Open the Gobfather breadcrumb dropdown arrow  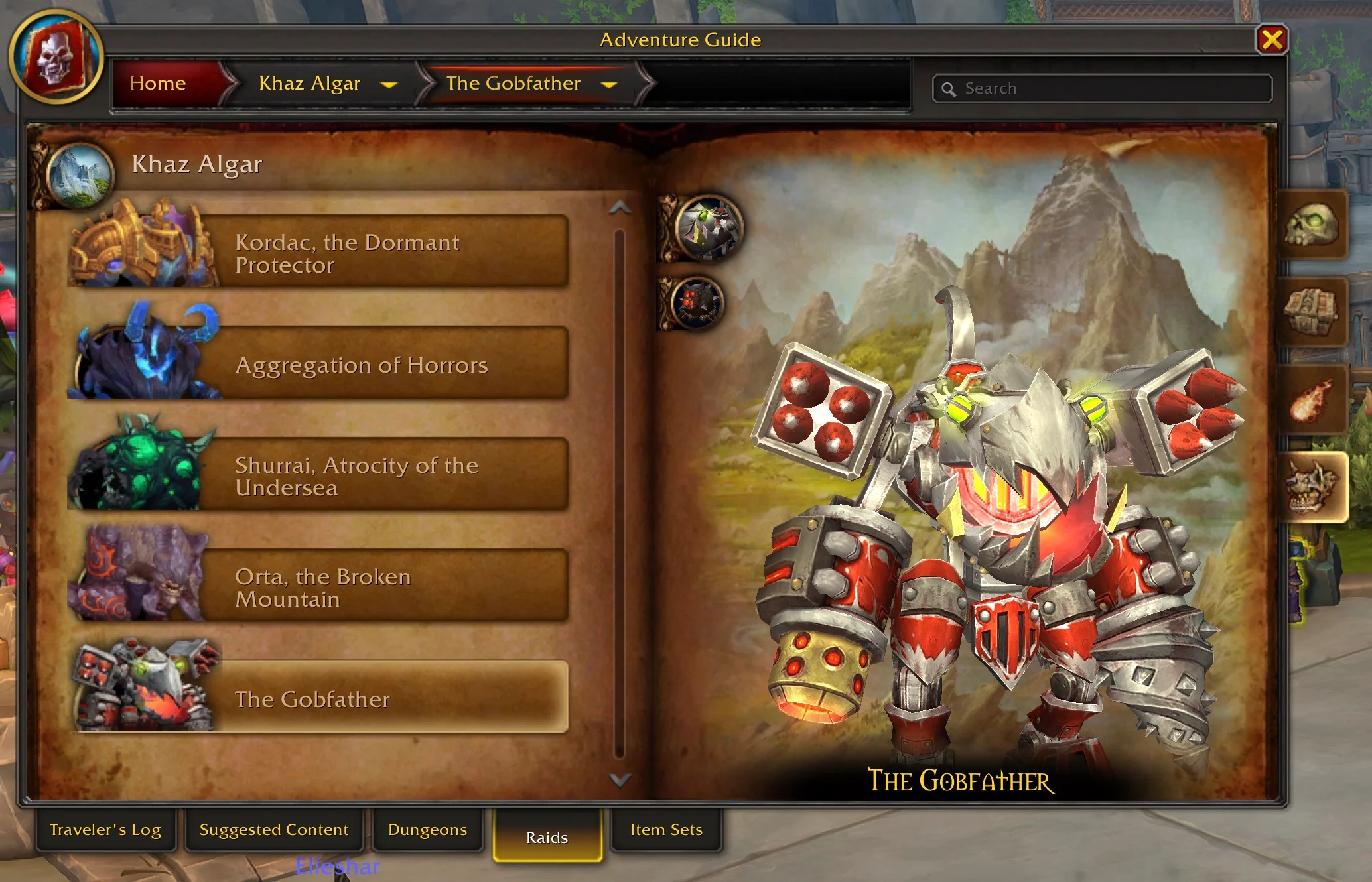pyautogui.click(x=610, y=84)
